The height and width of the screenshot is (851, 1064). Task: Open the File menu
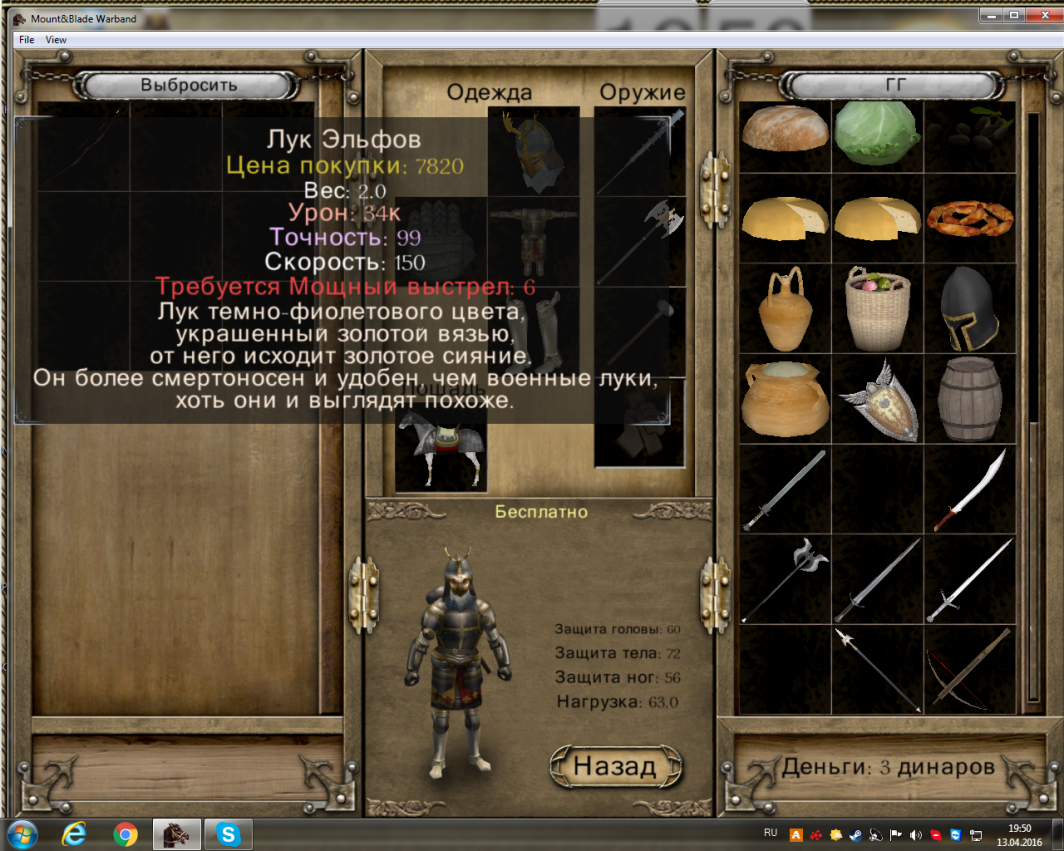(x=26, y=40)
